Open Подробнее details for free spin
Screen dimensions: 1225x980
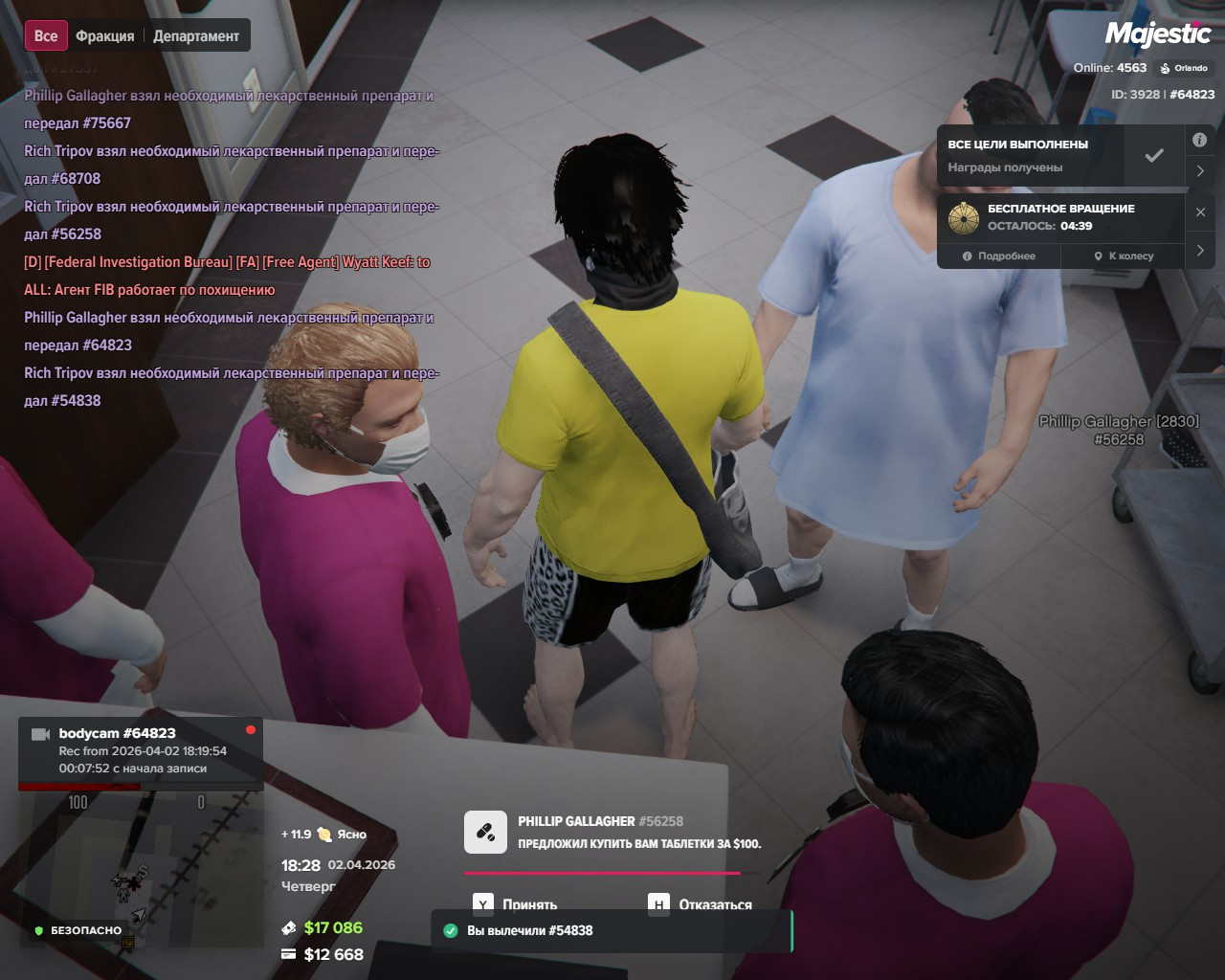tap(1000, 256)
